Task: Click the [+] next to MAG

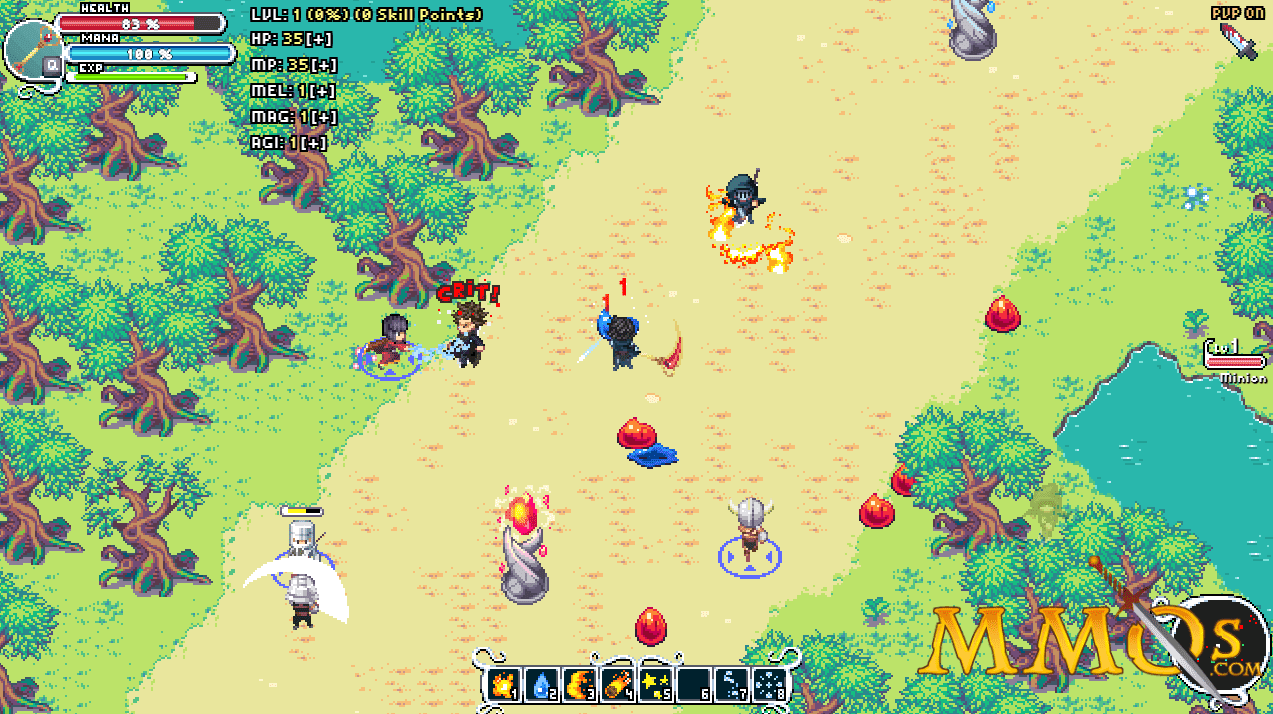Action: point(324,117)
